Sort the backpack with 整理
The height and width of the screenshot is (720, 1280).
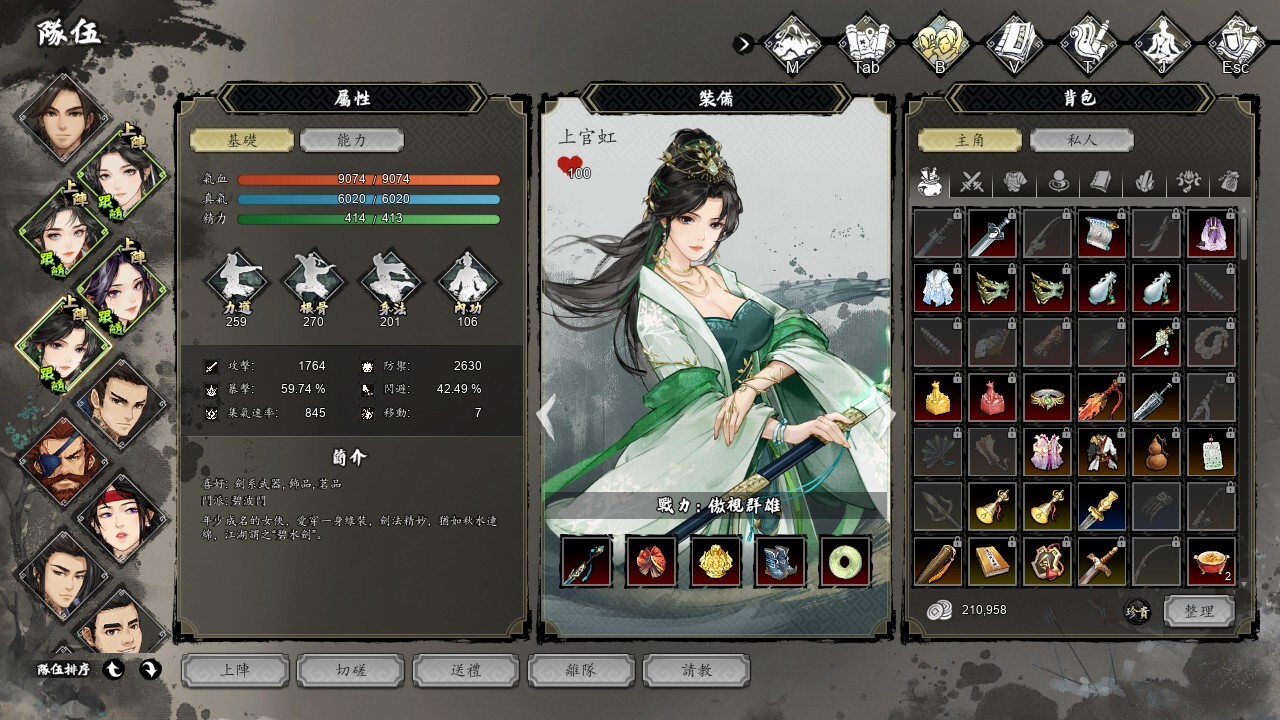1199,610
